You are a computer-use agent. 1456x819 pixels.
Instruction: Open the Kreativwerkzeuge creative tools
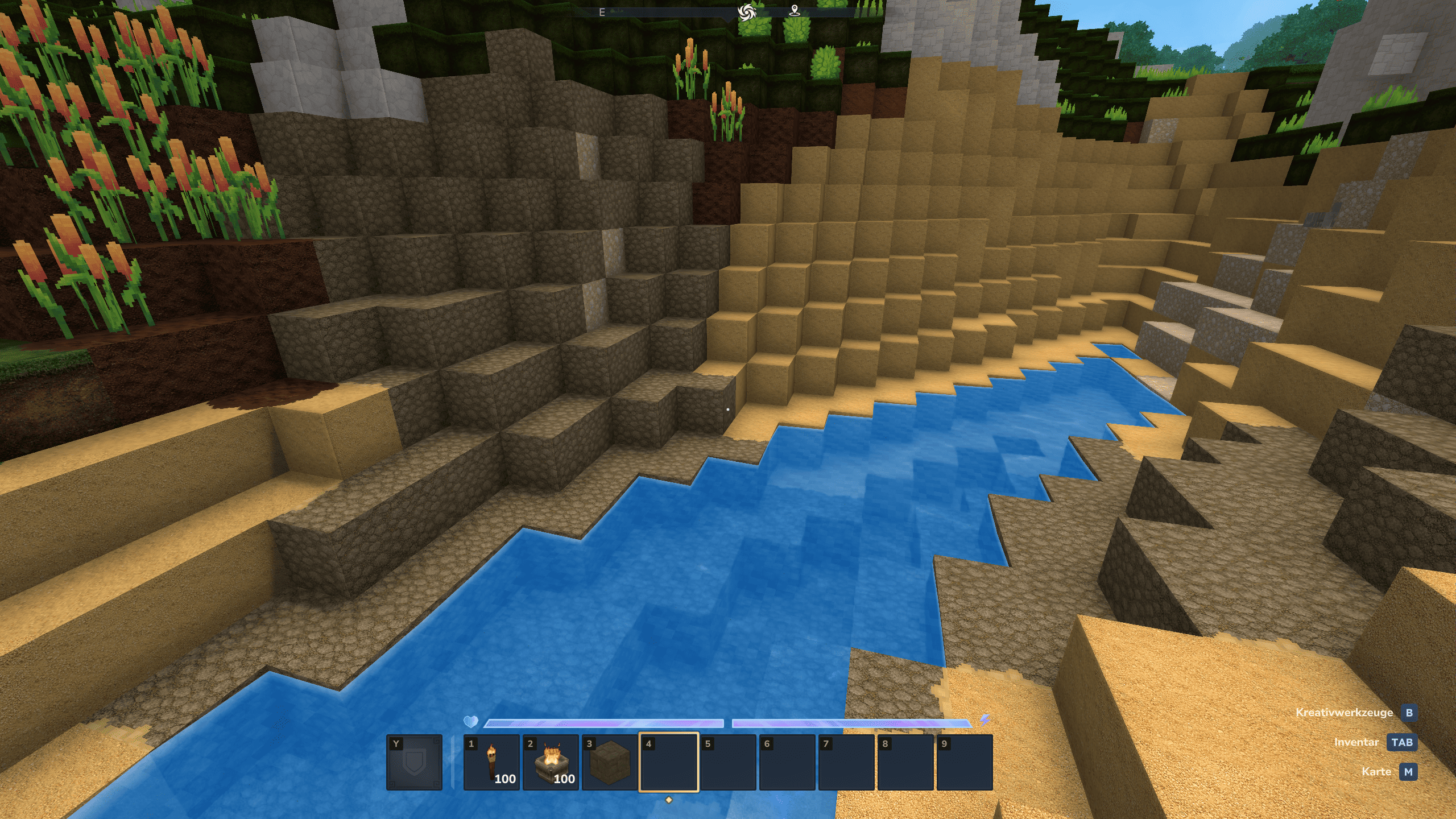pos(1409,713)
